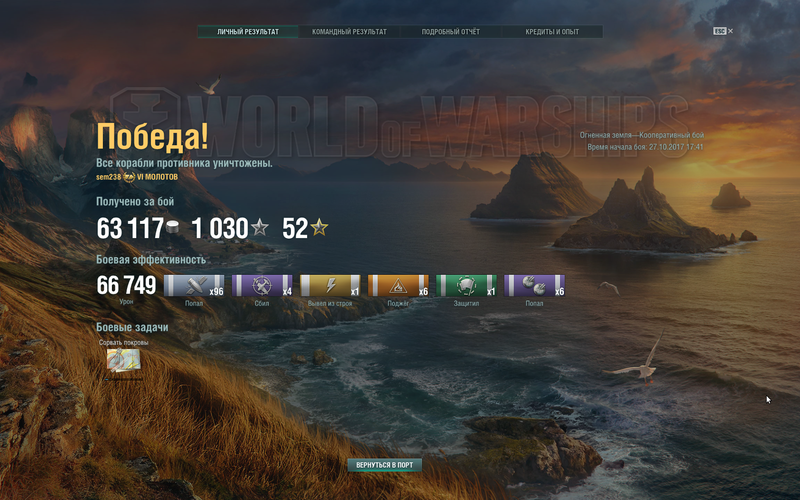Open the Подробный отчёт tab
The image size is (800, 500).
450,32
